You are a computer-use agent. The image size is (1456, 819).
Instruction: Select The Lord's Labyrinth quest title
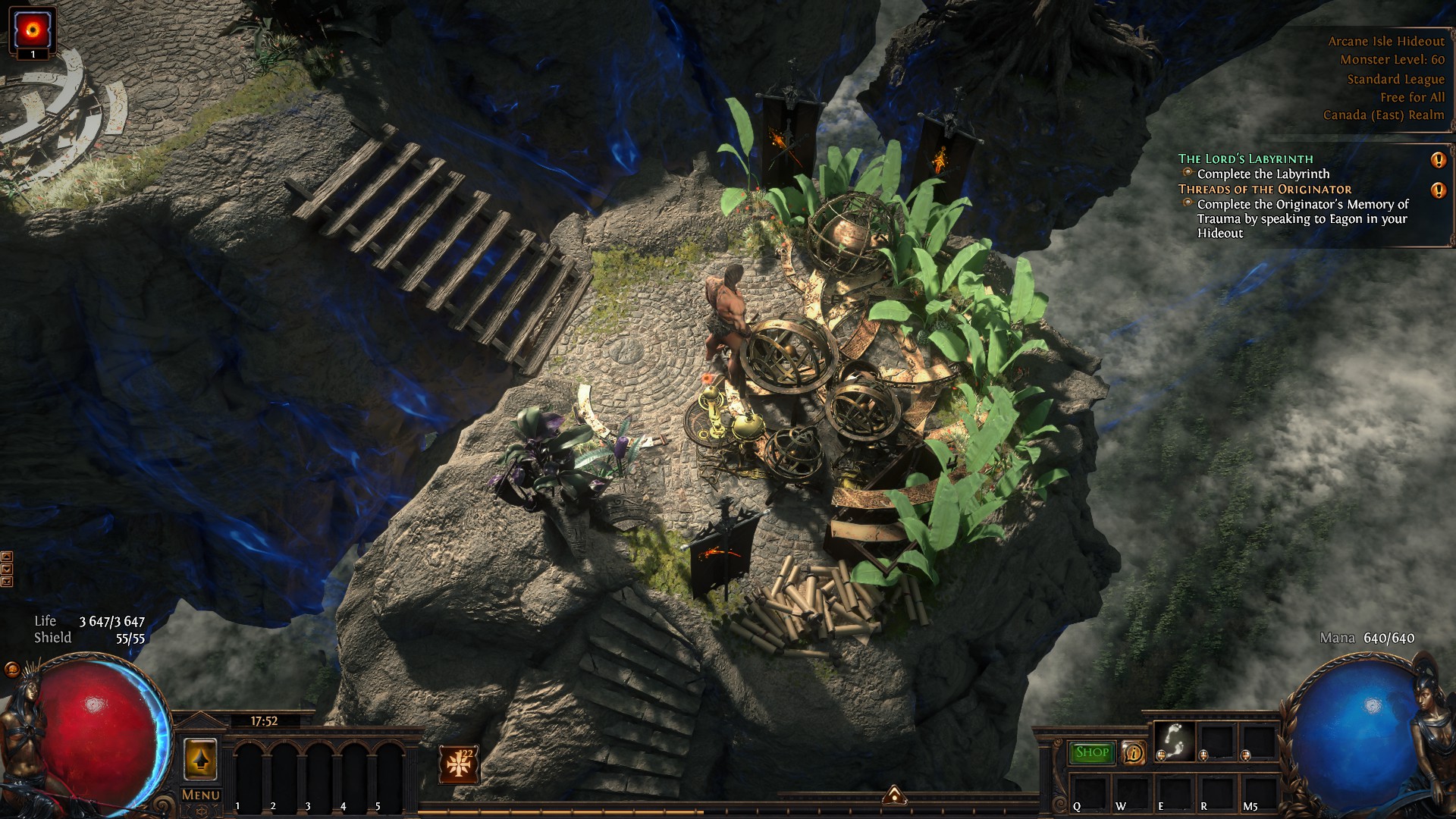pyautogui.click(x=1245, y=158)
